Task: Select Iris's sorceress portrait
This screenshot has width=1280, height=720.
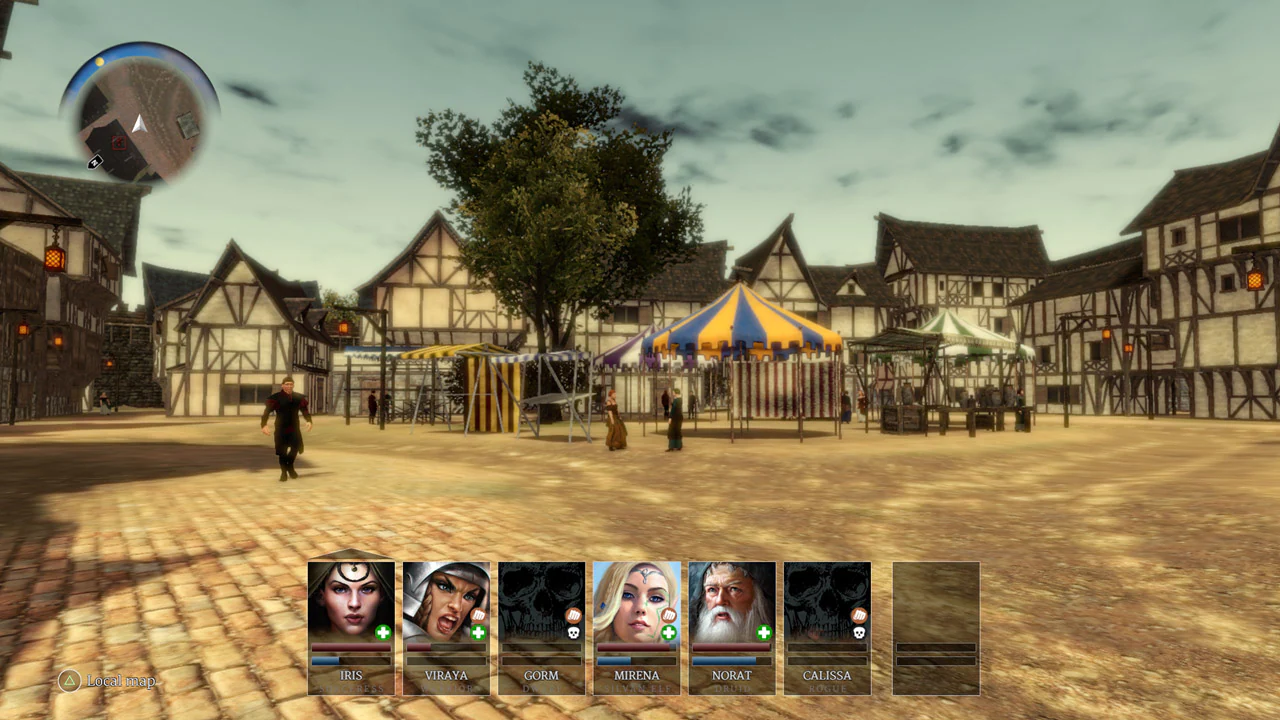Action: [x=351, y=600]
